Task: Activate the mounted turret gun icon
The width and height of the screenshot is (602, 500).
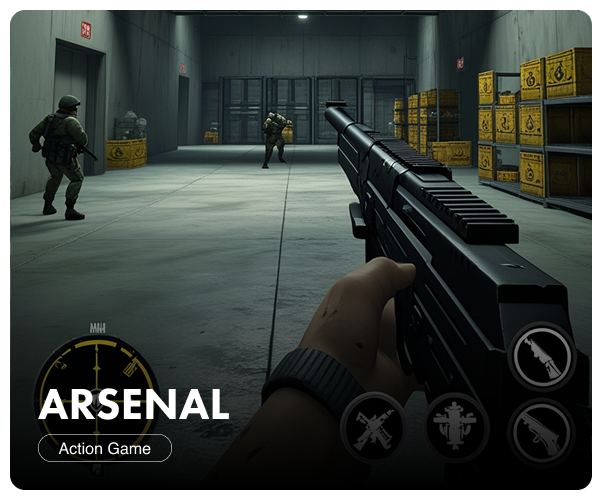Action: (x=457, y=427)
